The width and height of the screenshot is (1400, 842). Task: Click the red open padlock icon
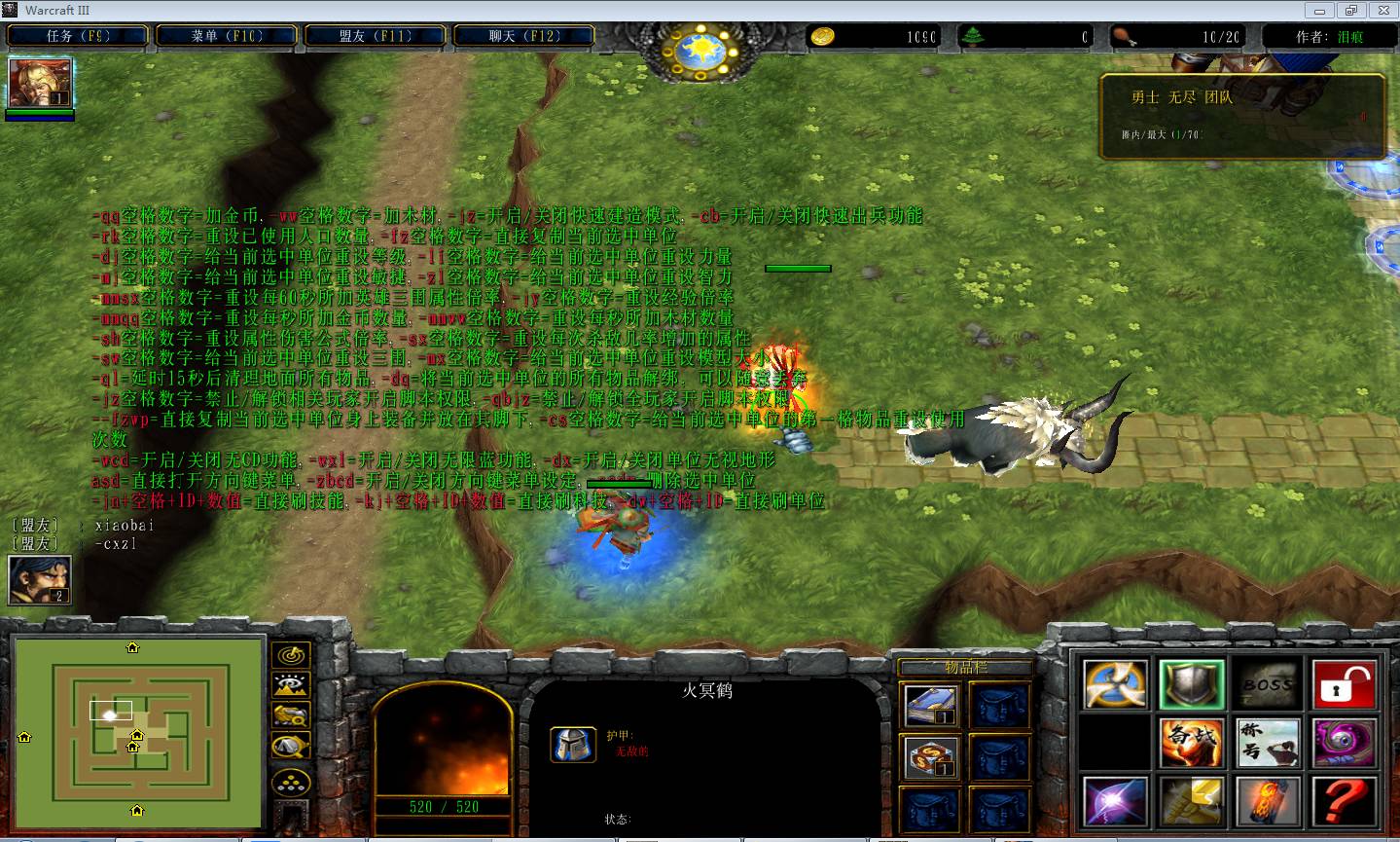click(1344, 684)
